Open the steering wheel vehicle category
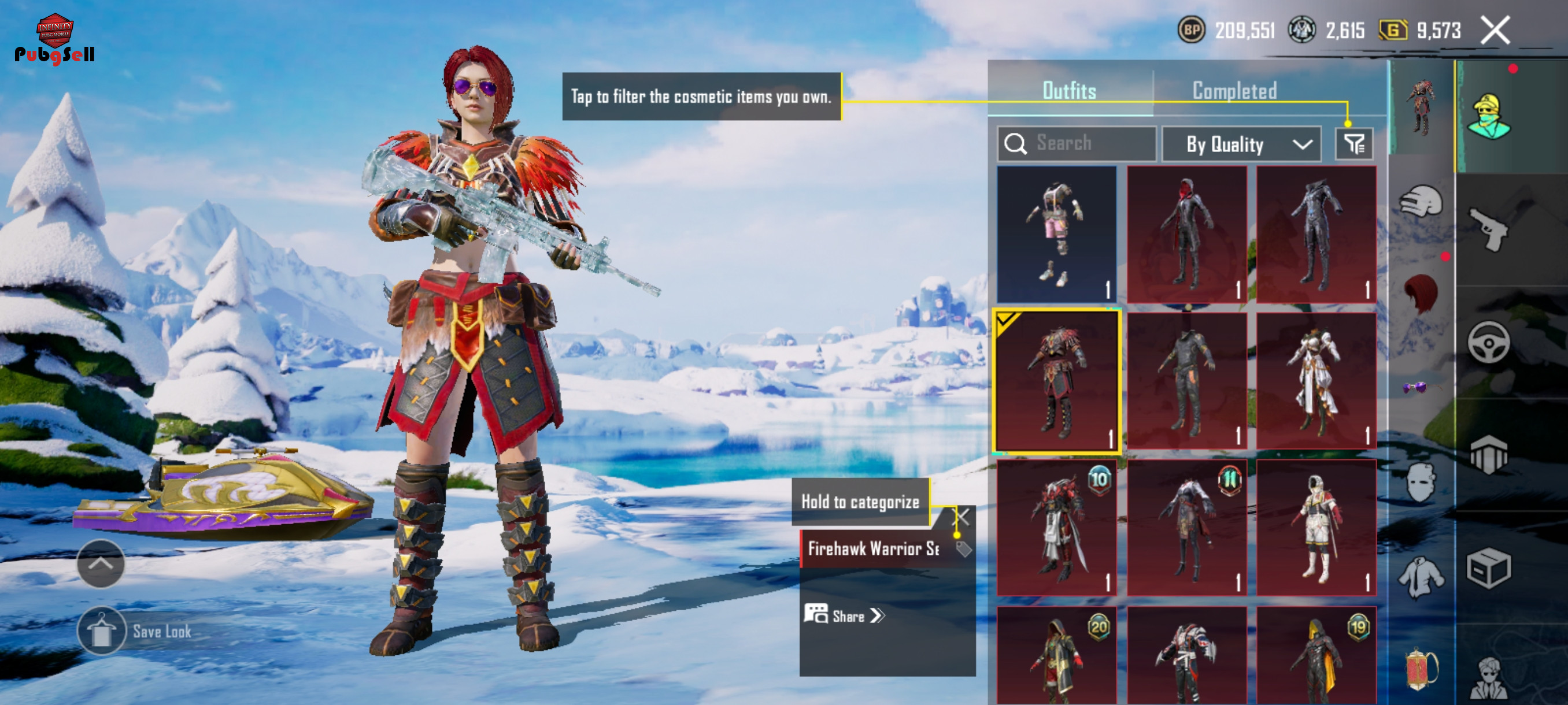The image size is (1568, 705). [x=1489, y=343]
